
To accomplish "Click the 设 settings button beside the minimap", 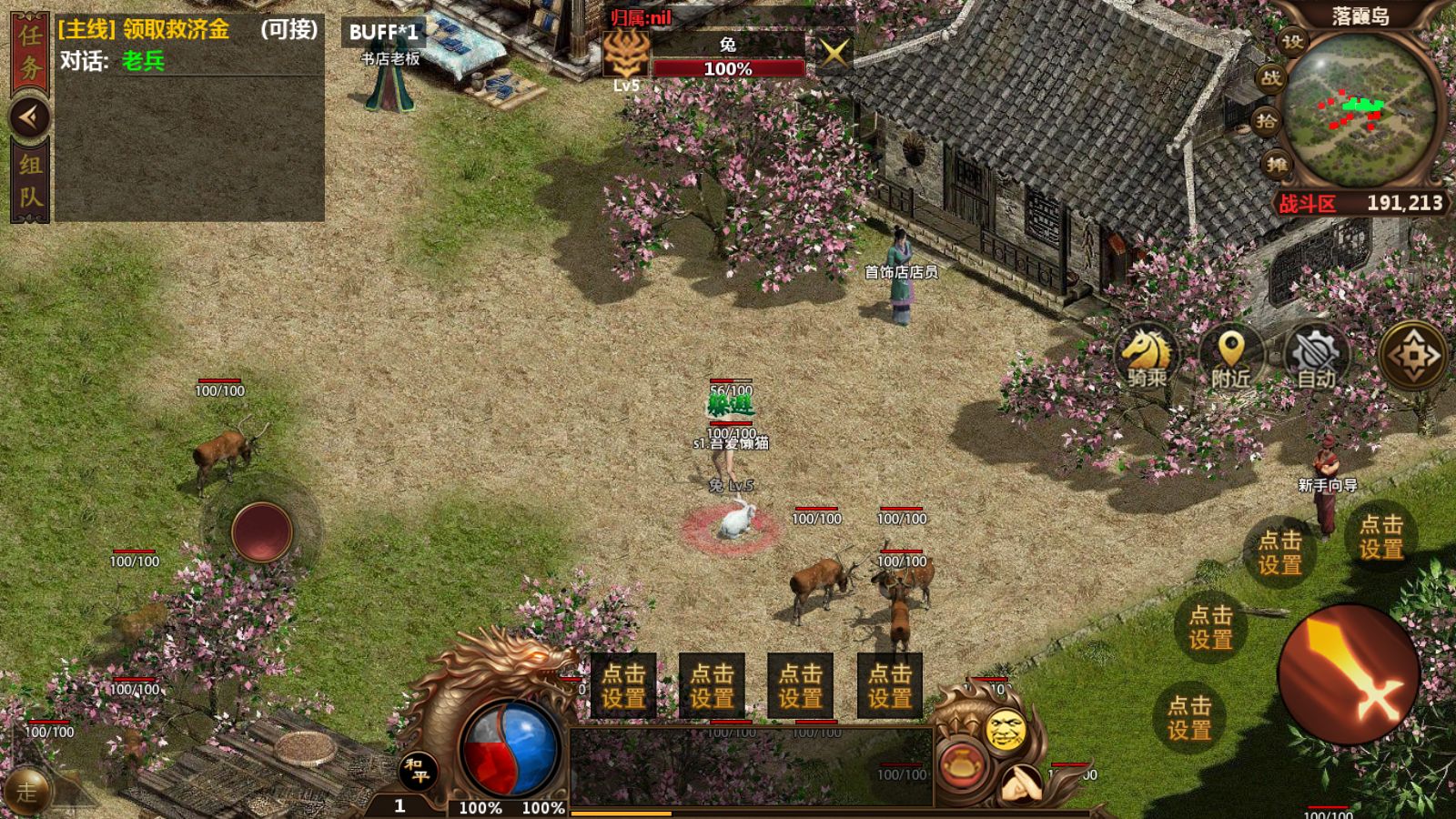I will click(1292, 42).
